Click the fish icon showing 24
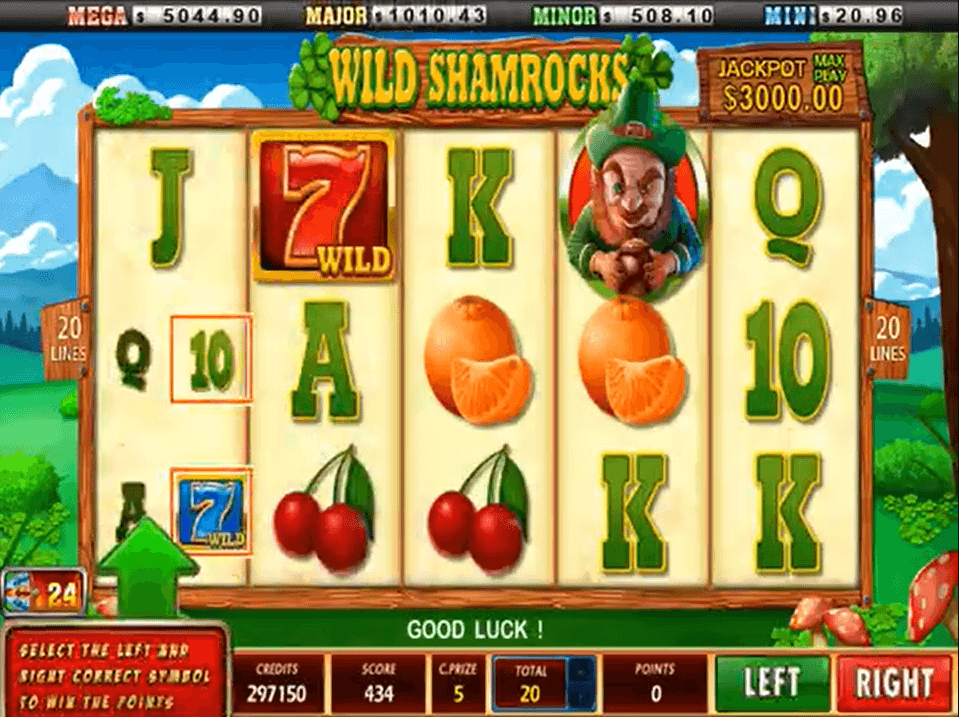Image resolution: width=959 pixels, height=717 pixels. 42,593
